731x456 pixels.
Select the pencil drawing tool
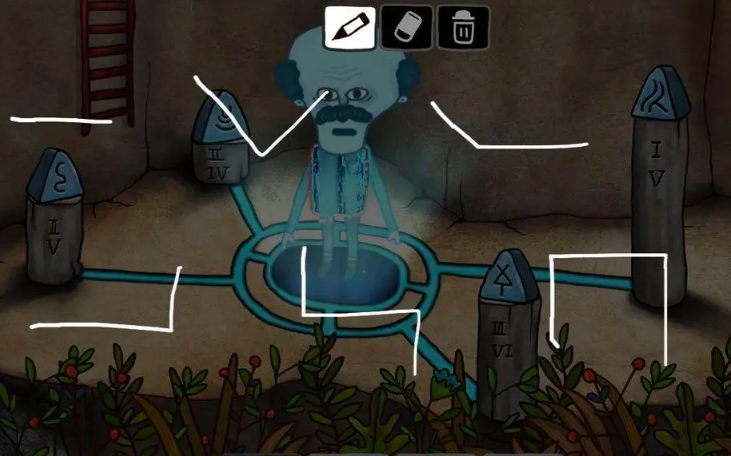pos(350,27)
